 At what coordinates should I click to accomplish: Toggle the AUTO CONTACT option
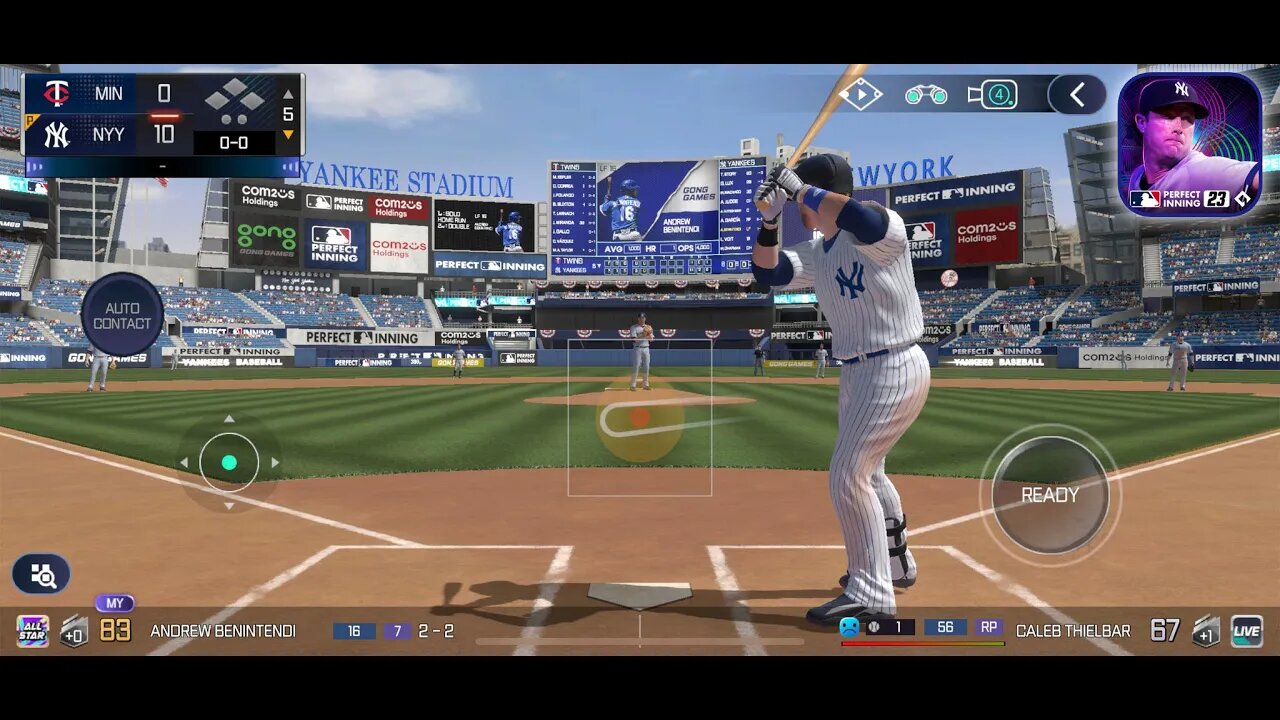[x=122, y=315]
